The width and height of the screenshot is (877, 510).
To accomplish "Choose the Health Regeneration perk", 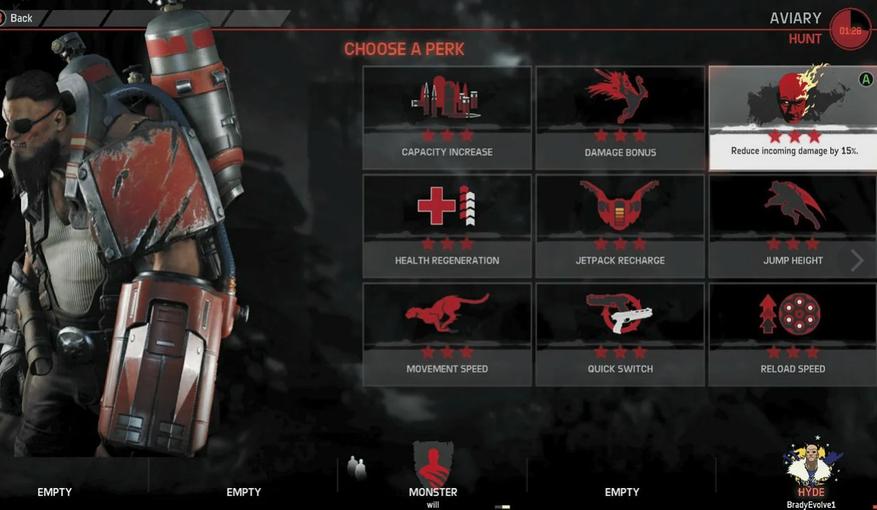I will pyautogui.click(x=447, y=226).
